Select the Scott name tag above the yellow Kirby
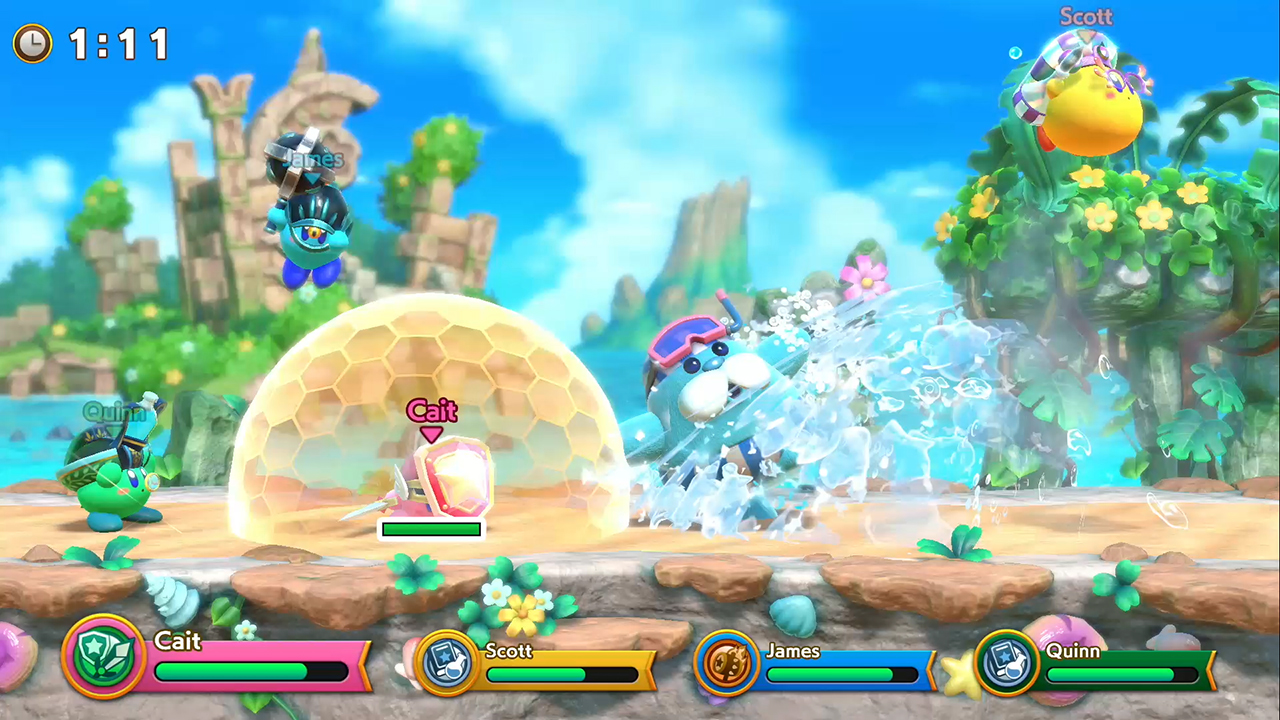 tap(1085, 16)
